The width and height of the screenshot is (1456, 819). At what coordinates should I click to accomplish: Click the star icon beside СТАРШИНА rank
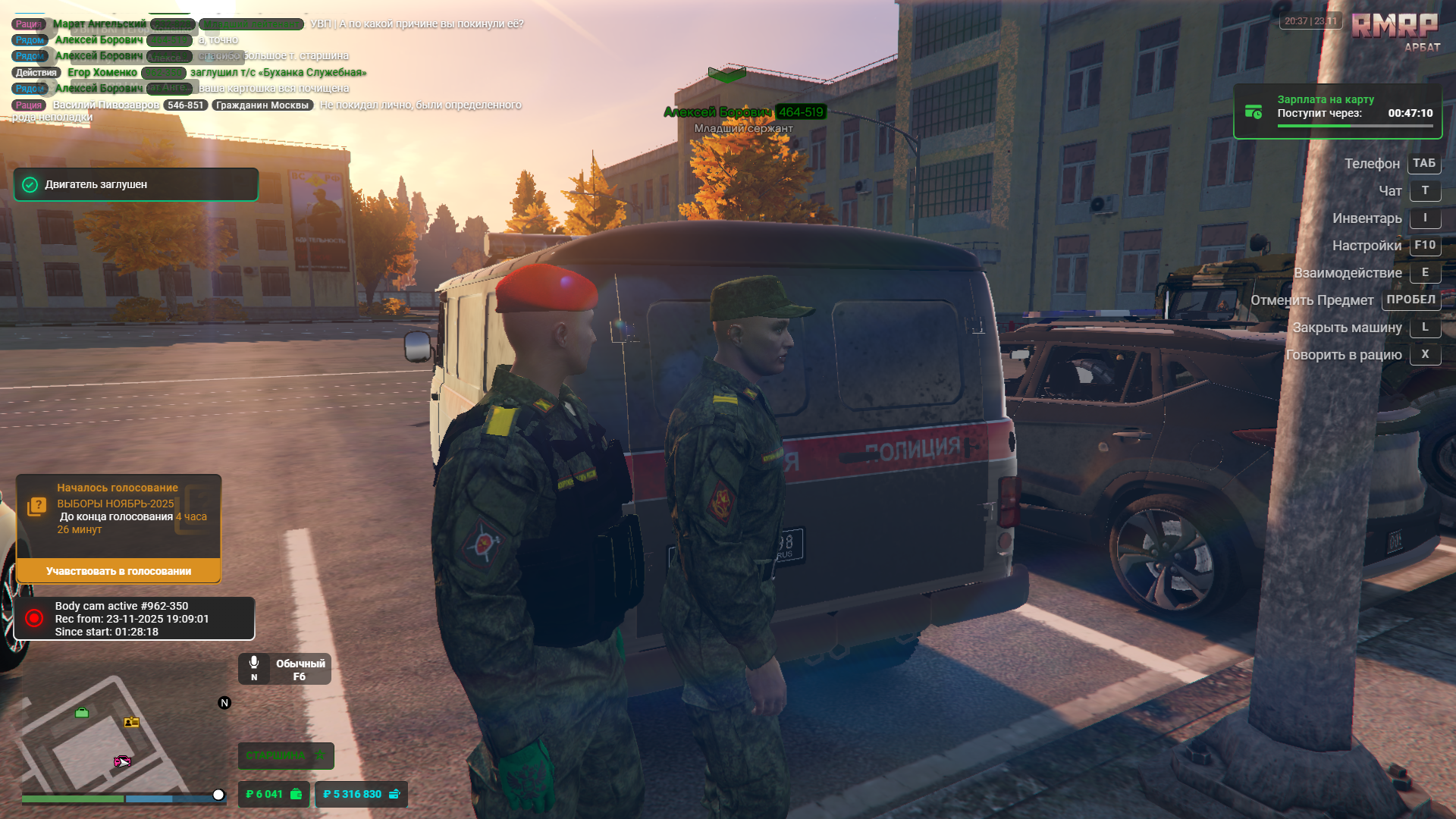coord(319,755)
